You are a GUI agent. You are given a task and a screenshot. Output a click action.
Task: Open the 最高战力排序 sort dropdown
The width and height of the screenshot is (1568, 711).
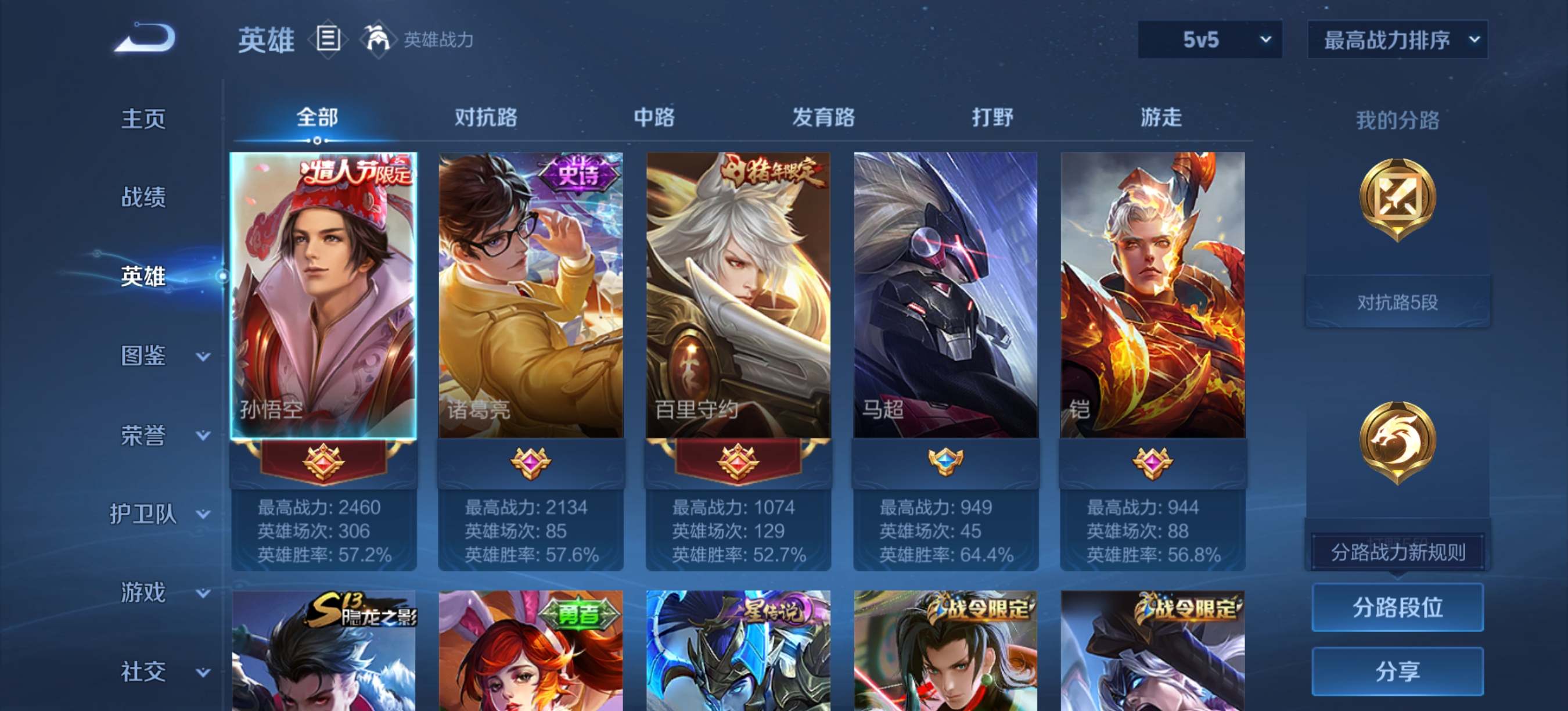tap(1397, 40)
